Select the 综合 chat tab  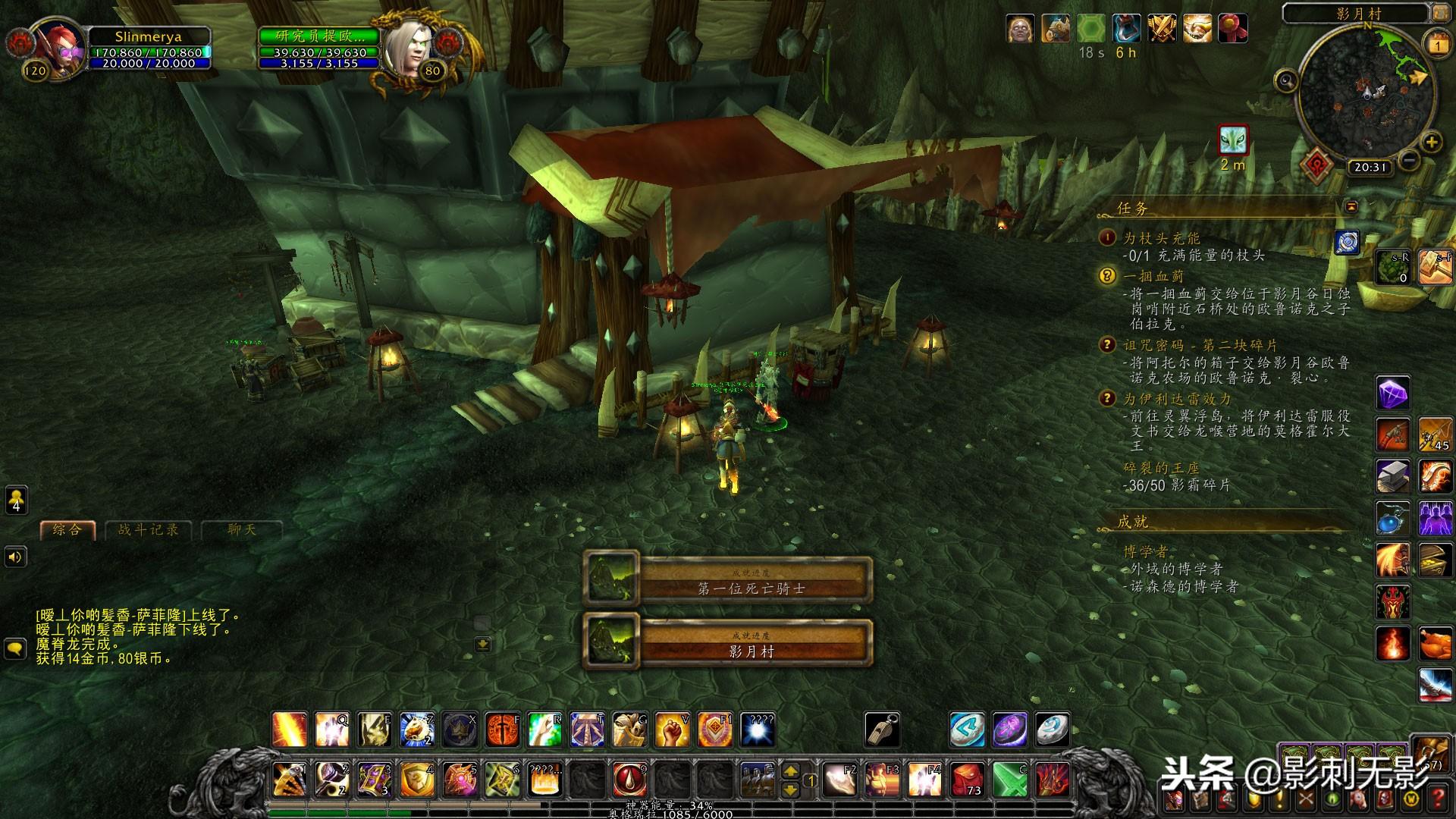(x=67, y=530)
